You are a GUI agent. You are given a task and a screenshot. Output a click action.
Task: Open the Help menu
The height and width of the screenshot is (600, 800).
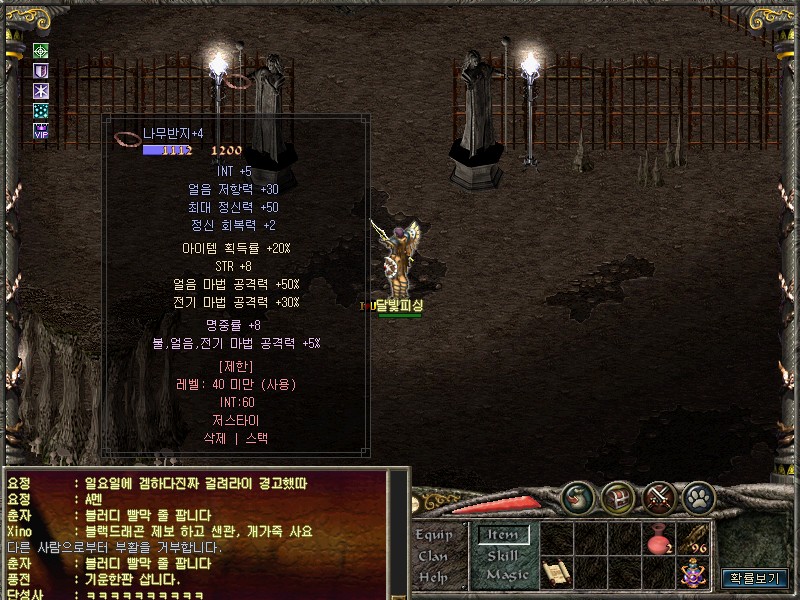click(x=433, y=577)
